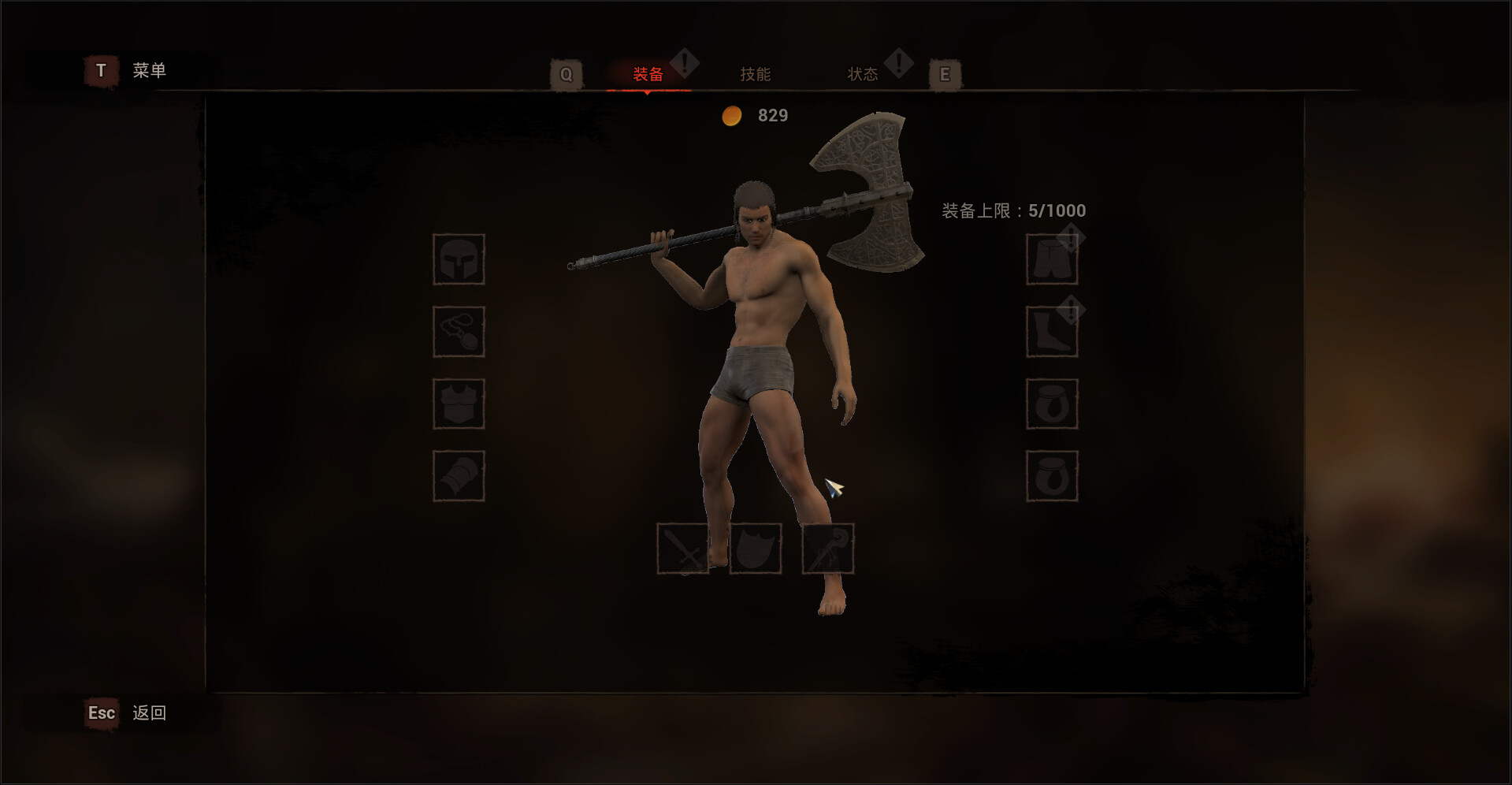Select the 装备 tab
1512x785 pixels.
(646, 73)
